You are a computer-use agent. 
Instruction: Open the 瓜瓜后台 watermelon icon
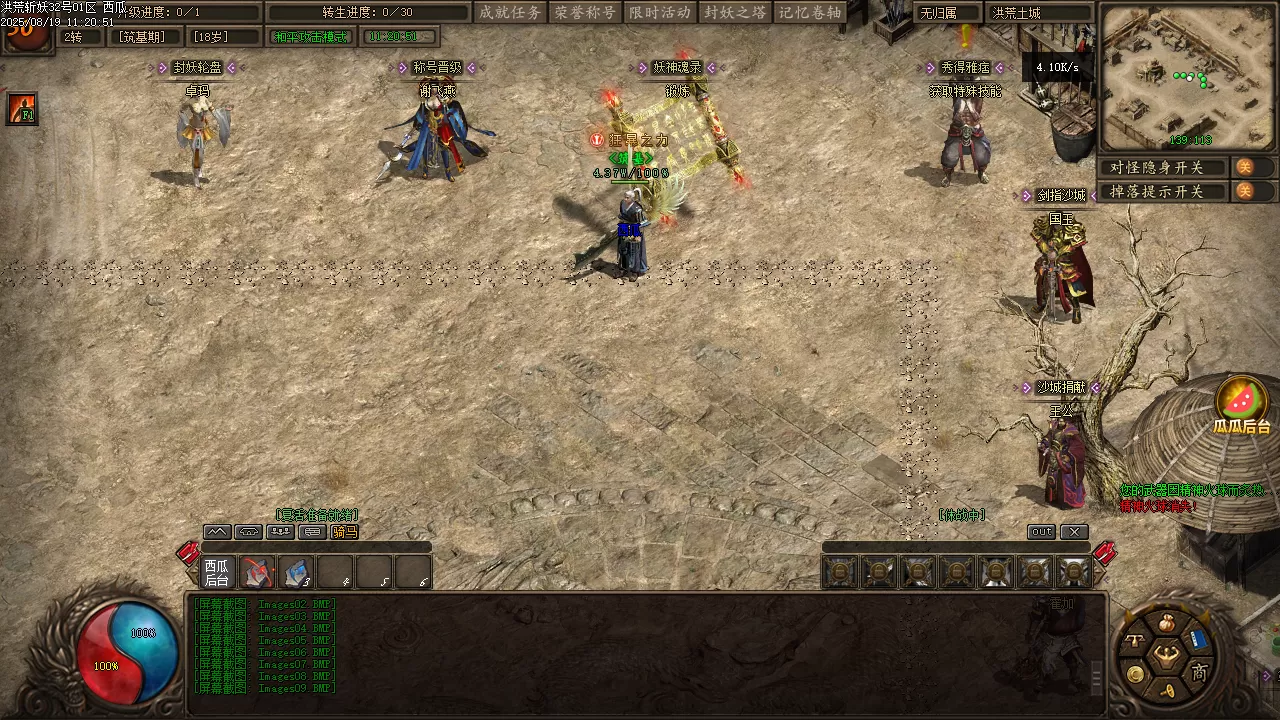coord(1241,402)
